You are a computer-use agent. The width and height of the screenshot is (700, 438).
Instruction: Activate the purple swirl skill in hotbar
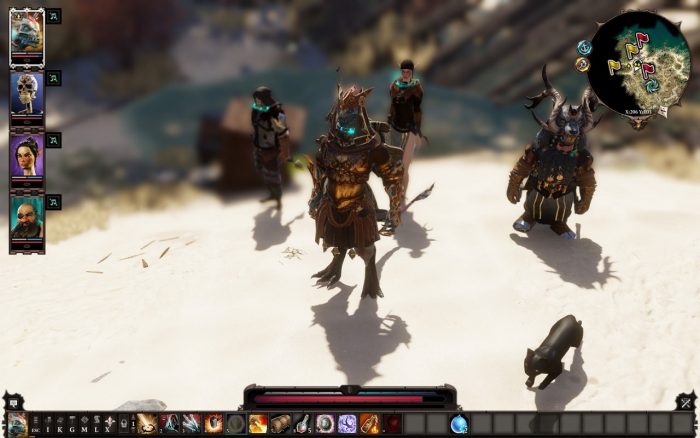[347, 423]
